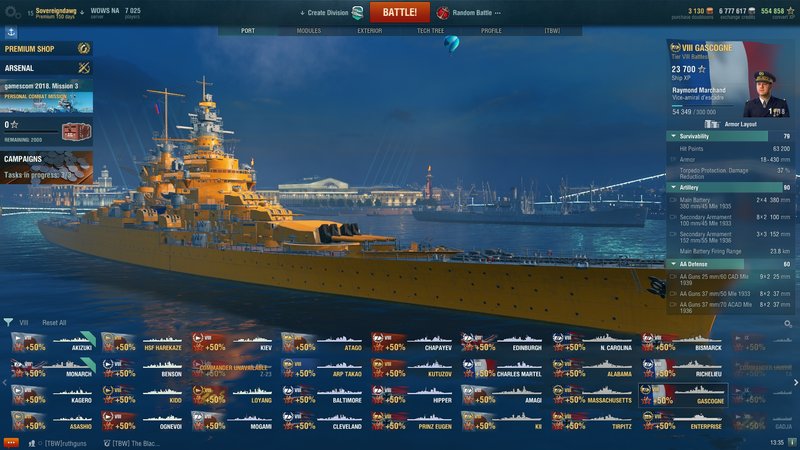Screen dimensions: 800x450
Task: Show the Profile tab
Action: [x=491, y=31]
